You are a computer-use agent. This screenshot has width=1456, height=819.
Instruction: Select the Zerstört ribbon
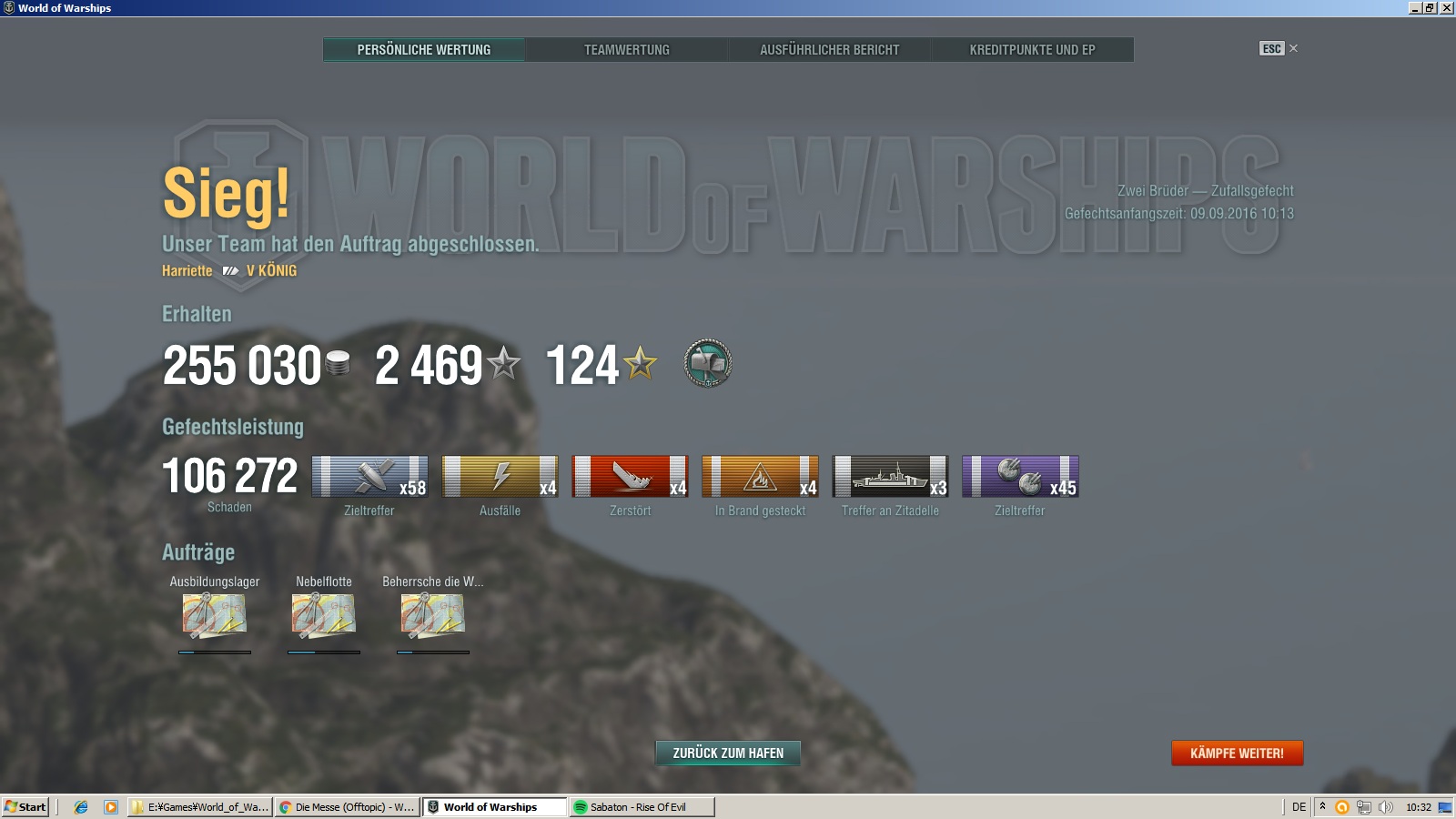pos(630,477)
